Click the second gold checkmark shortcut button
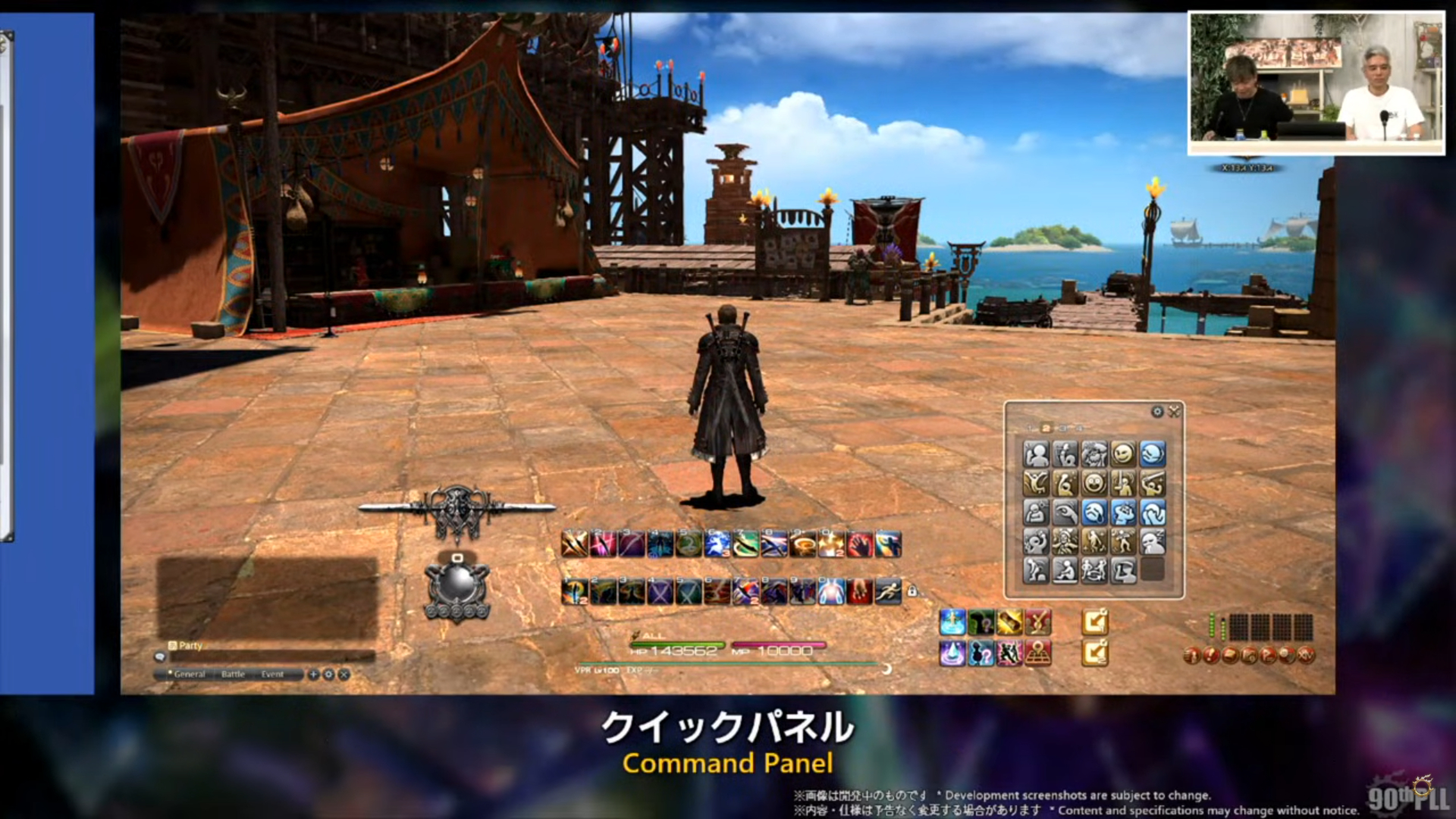The width and height of the screenshot is (1456, 819). click(x=1096, y=652)
